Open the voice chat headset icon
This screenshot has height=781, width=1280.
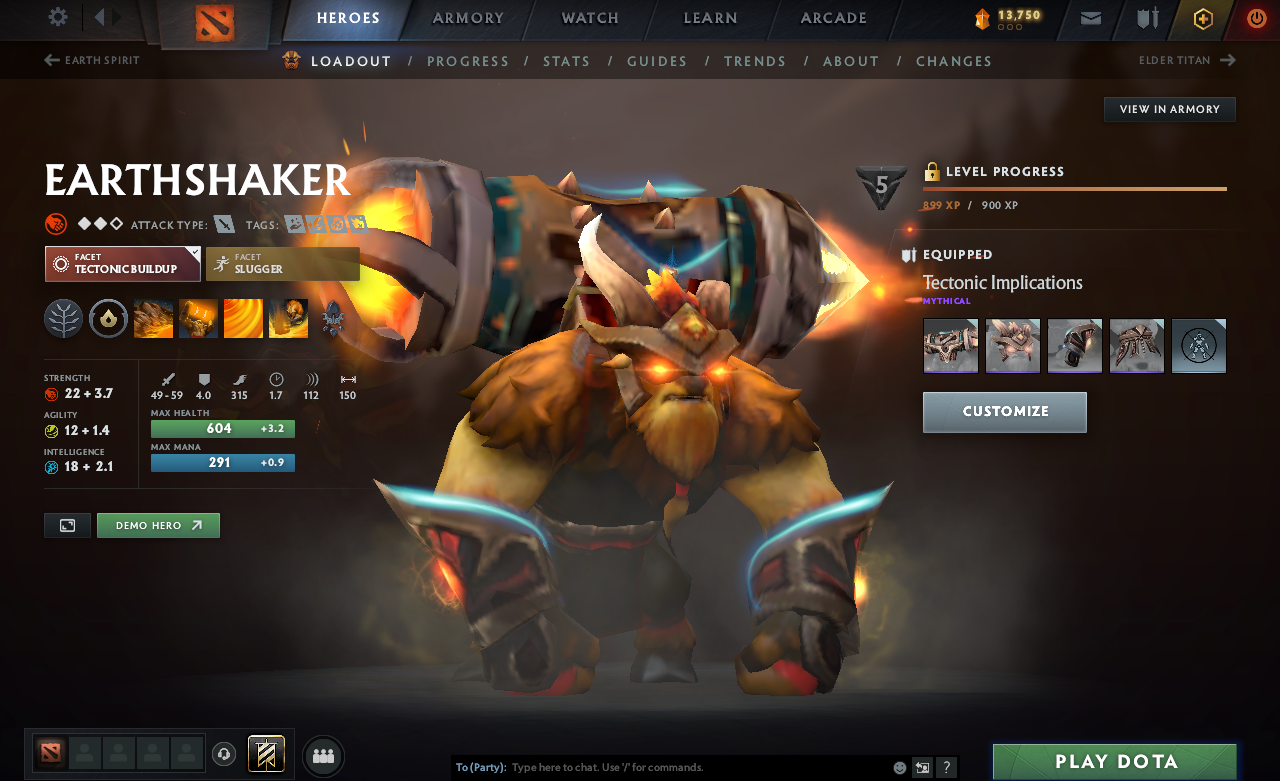point(223,753)
